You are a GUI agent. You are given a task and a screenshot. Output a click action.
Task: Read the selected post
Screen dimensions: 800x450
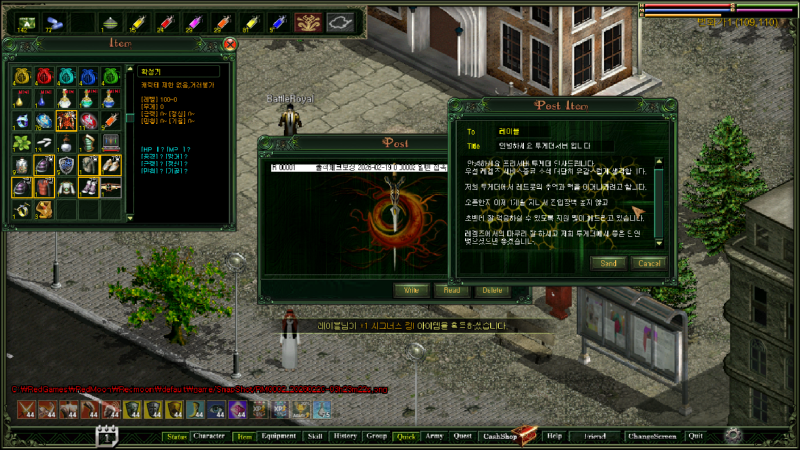[x=448, y=290]
